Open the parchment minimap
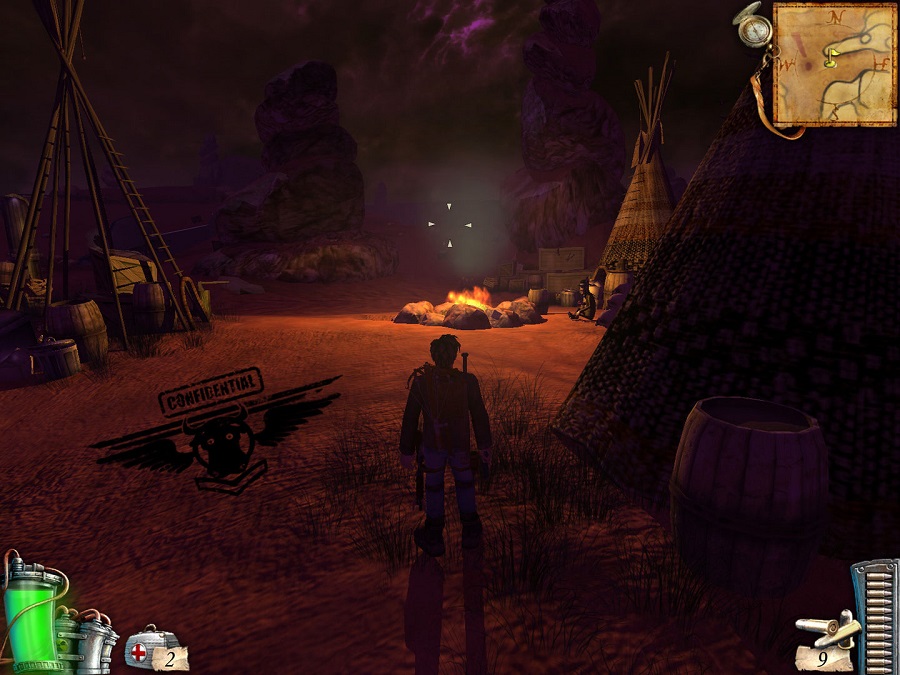 (x=834, y=64)
